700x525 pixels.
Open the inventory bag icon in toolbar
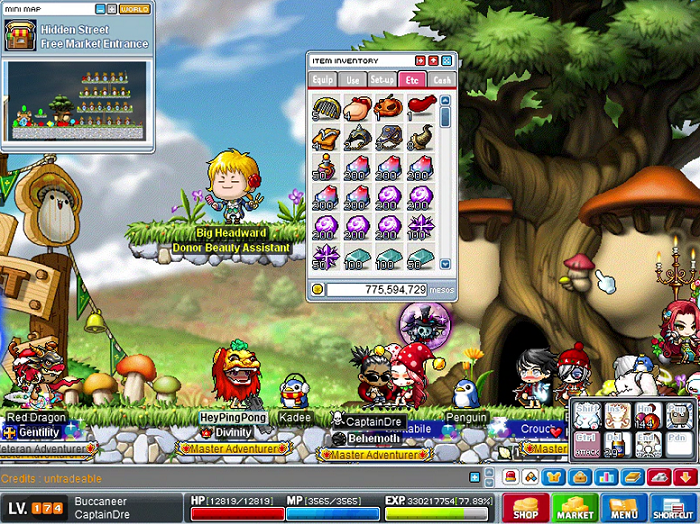tap(579, 477)
